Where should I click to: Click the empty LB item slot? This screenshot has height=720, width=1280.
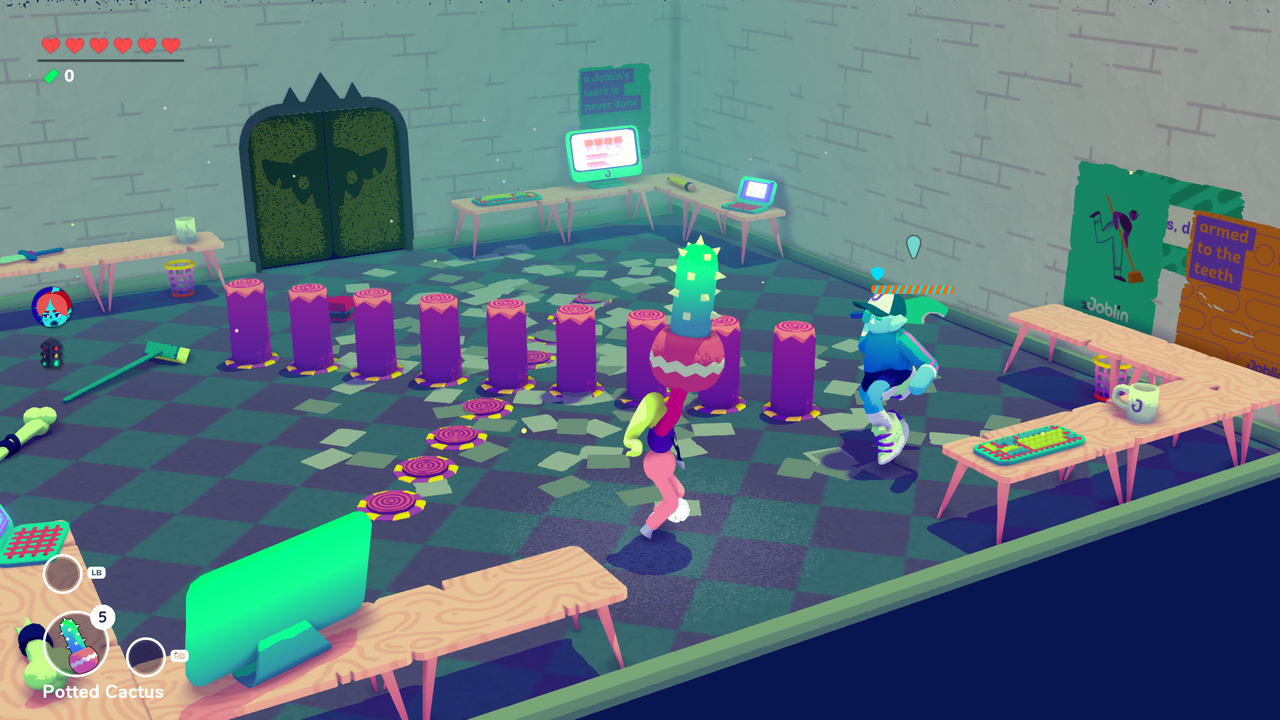(62, 574)
